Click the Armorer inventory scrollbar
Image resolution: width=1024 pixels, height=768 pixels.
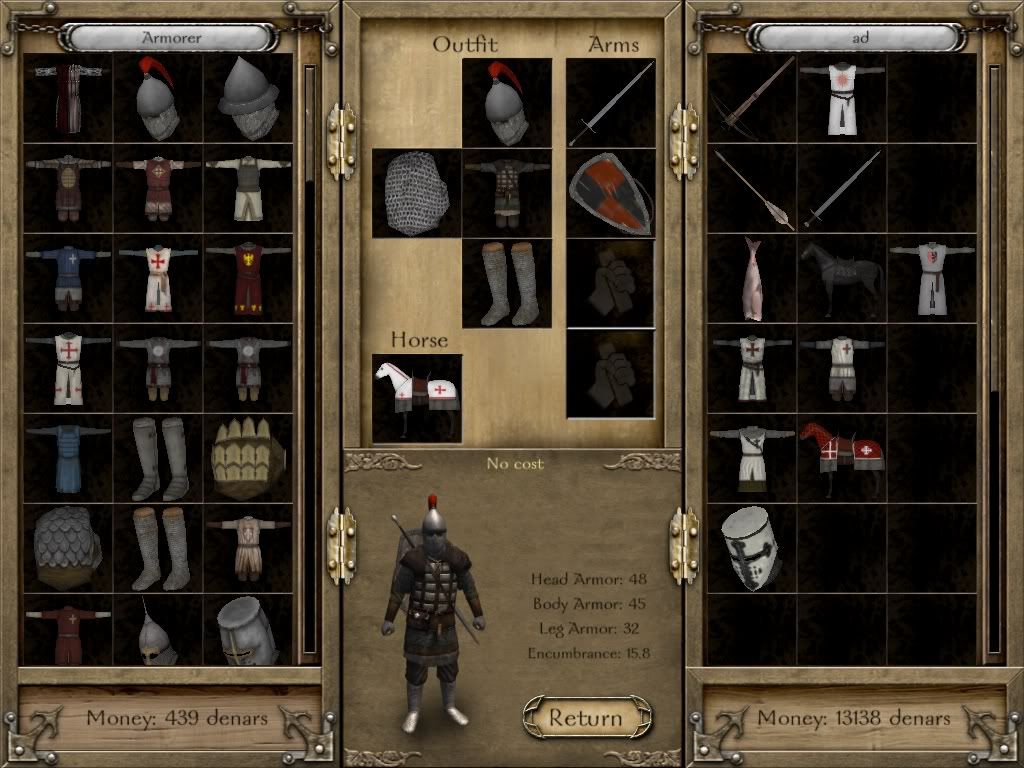[309, 360]
